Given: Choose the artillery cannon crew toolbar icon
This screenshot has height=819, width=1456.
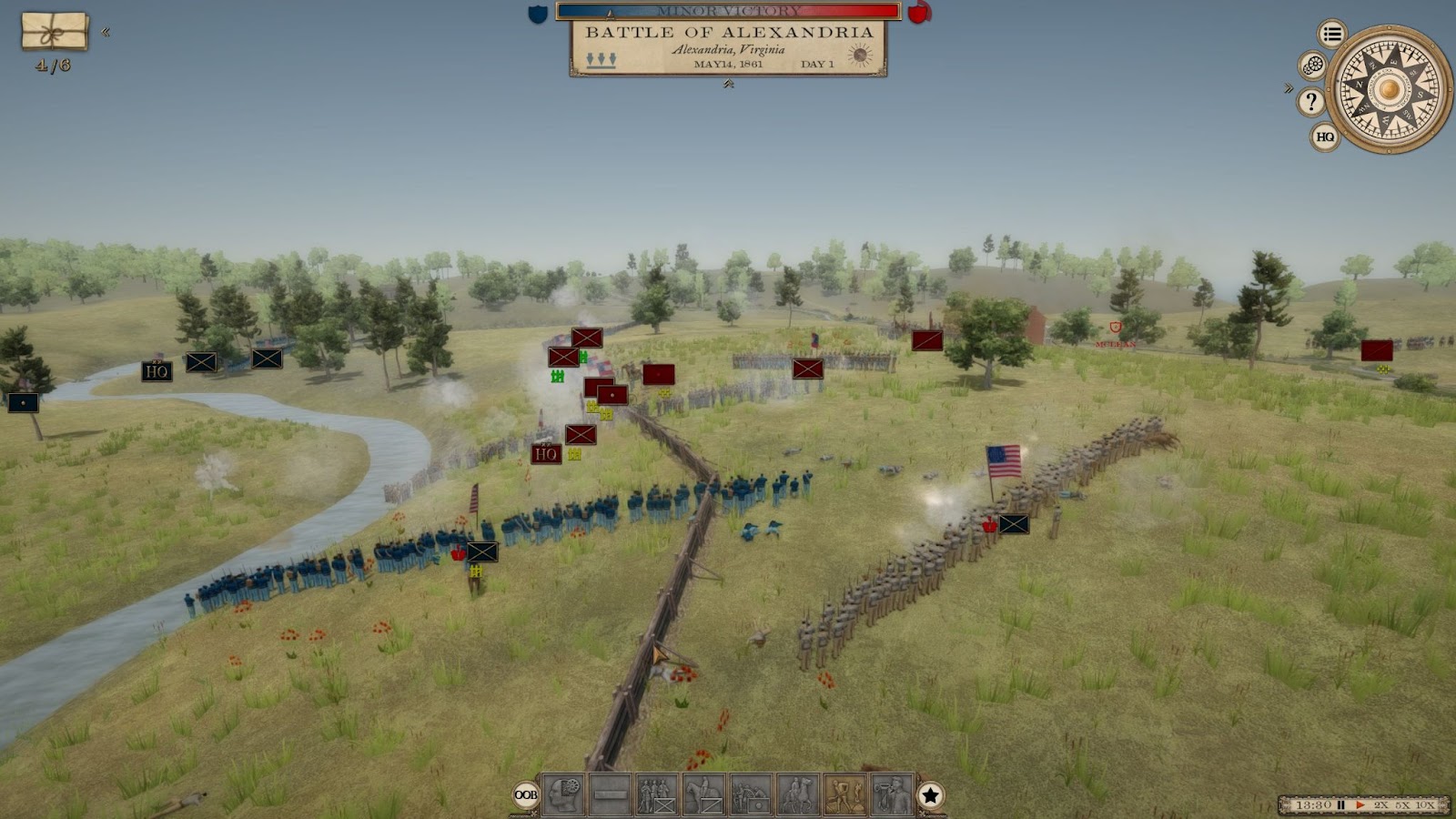Looking at the screenshot, I should tap(751, 794).
